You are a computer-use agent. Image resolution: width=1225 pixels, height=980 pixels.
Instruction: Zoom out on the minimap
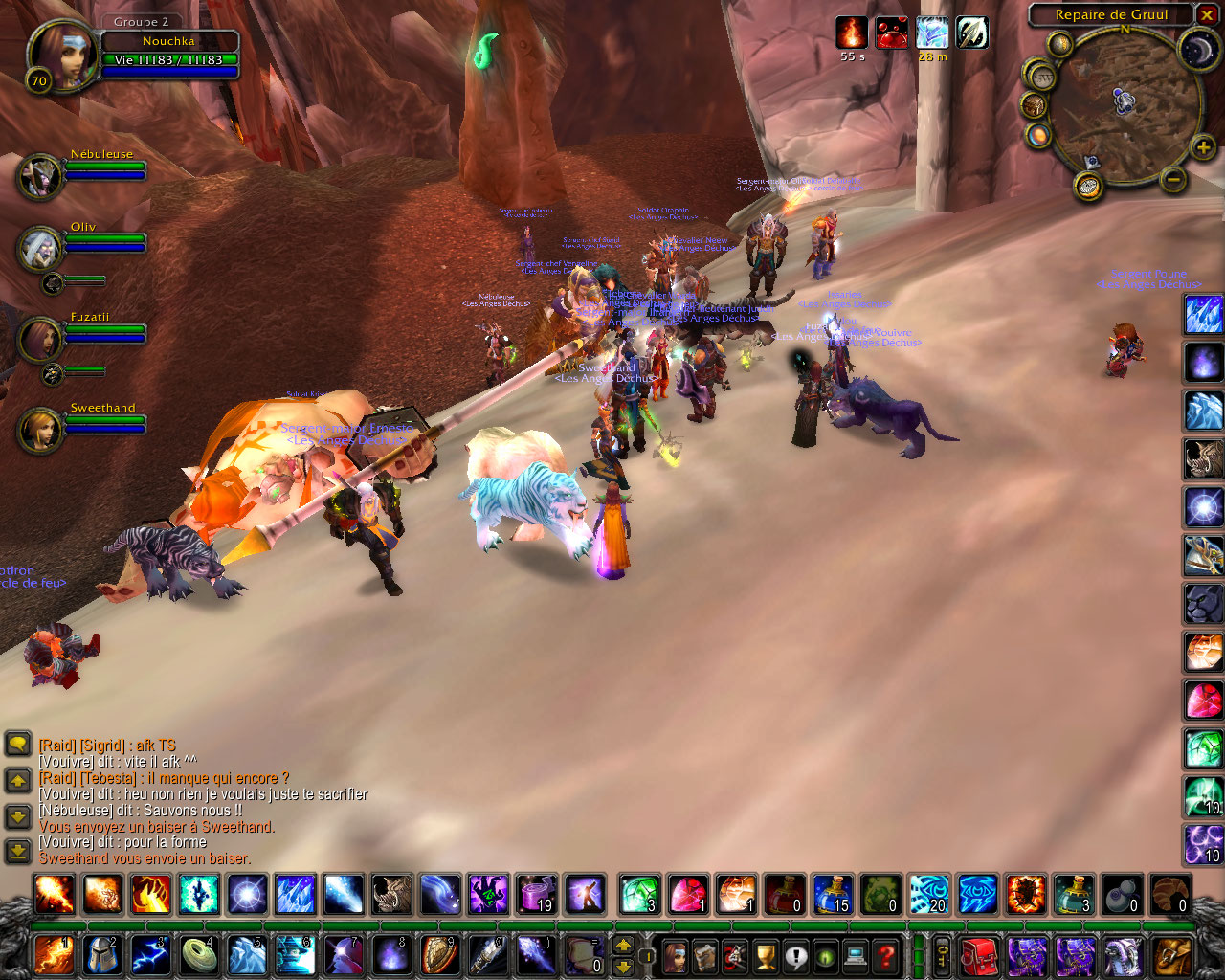(x=1173, y=179)
